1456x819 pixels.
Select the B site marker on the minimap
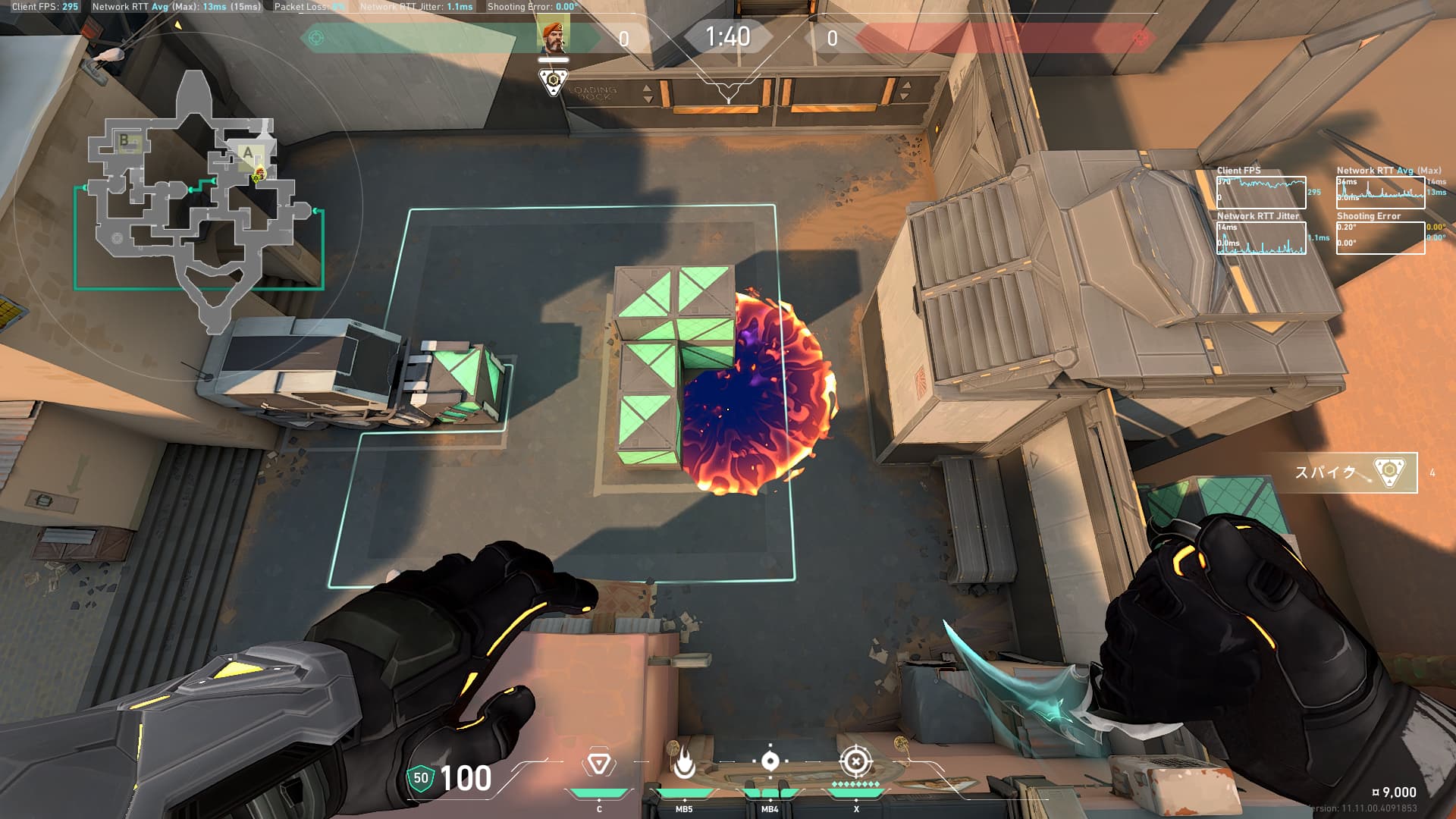coord(124,141)
